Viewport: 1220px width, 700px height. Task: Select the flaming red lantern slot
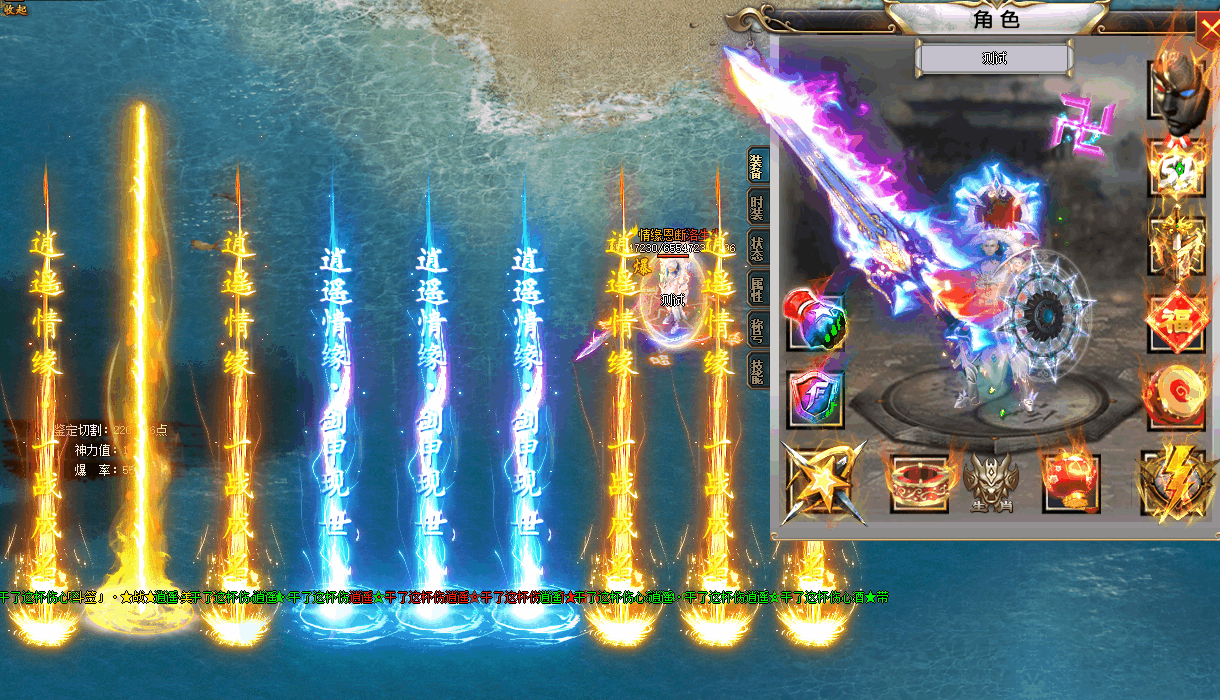coord(1070,481)
